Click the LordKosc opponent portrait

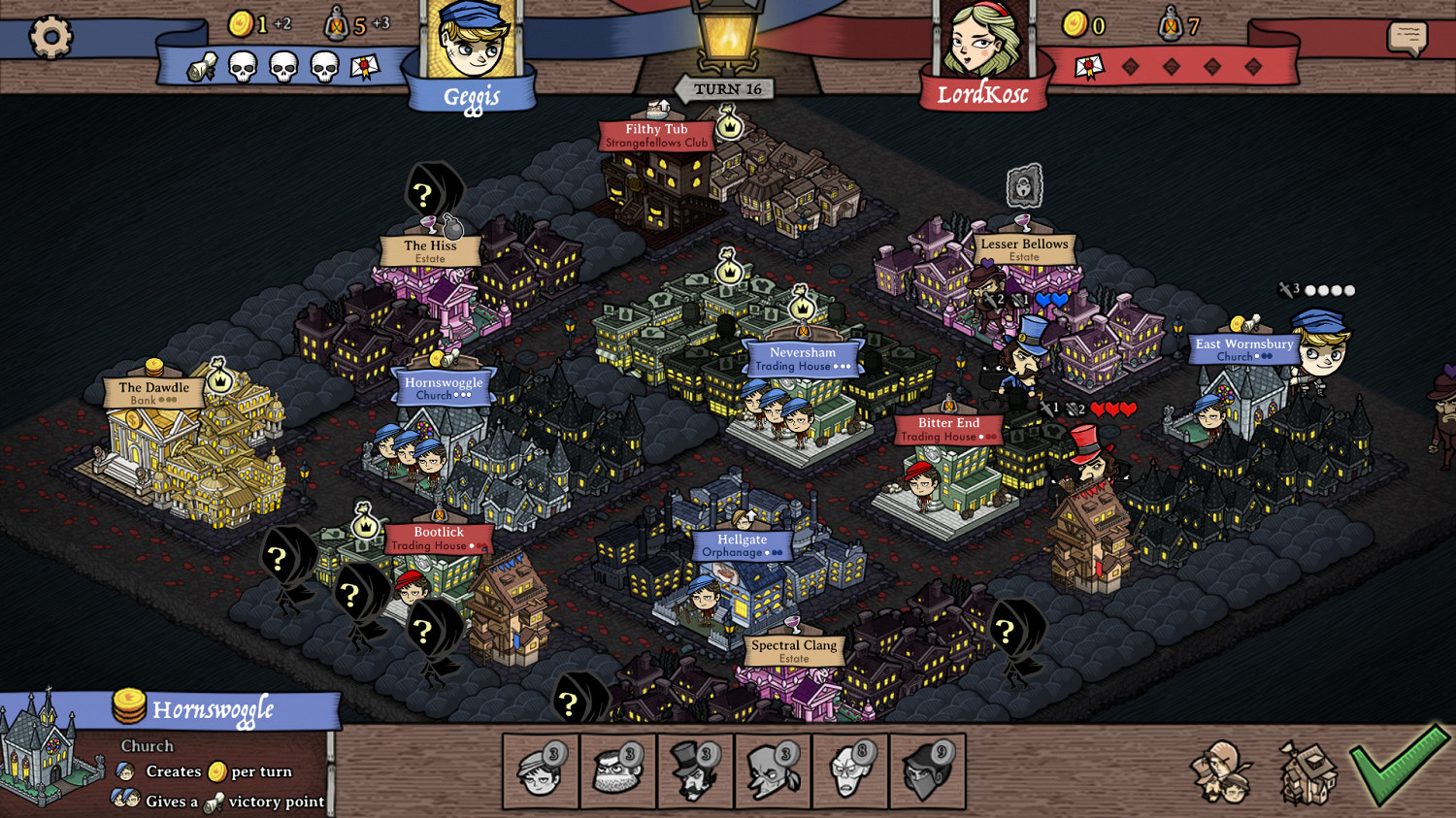(982, 44)
